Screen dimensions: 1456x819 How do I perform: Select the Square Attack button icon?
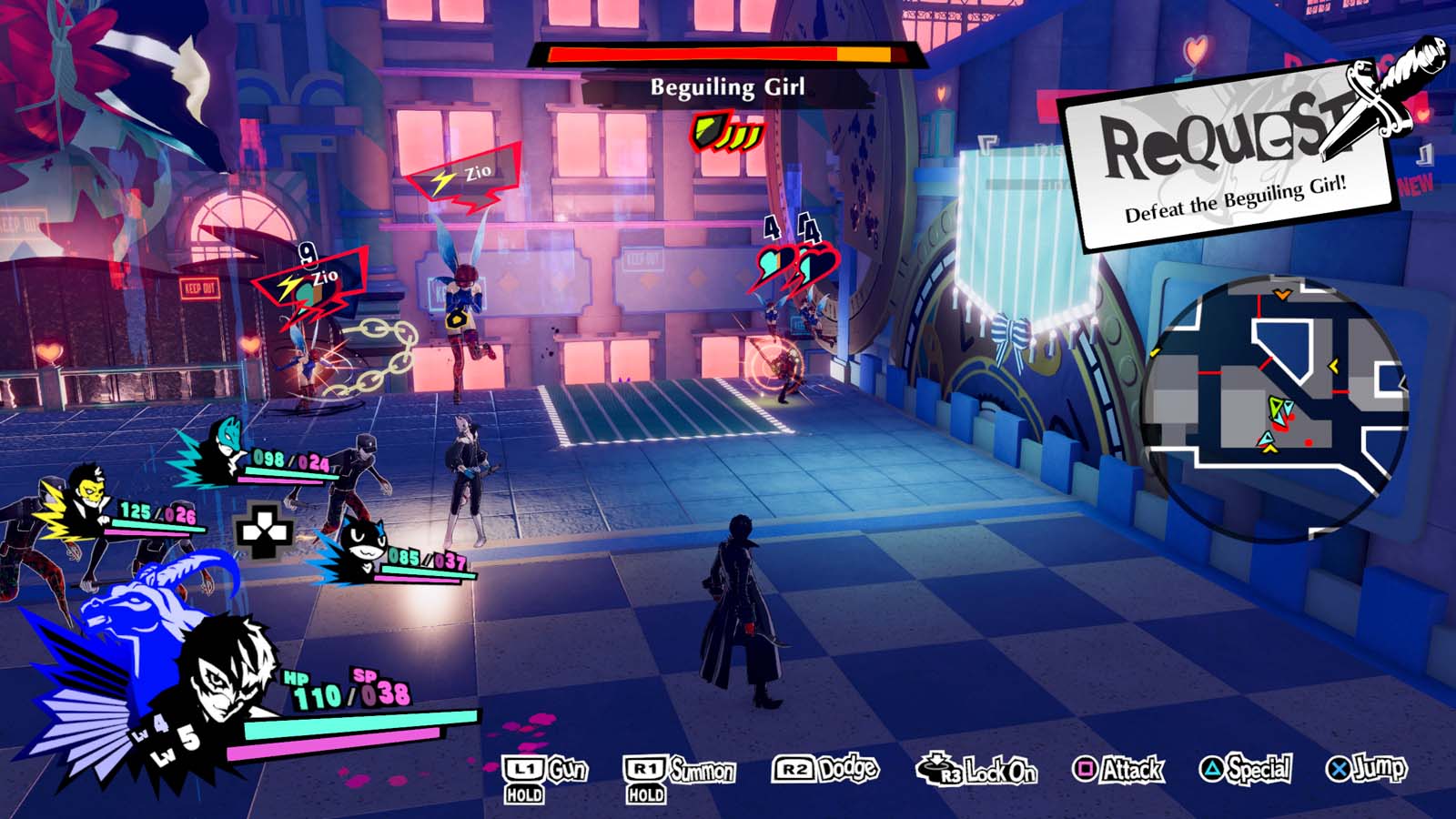[x=1087, y=769]
